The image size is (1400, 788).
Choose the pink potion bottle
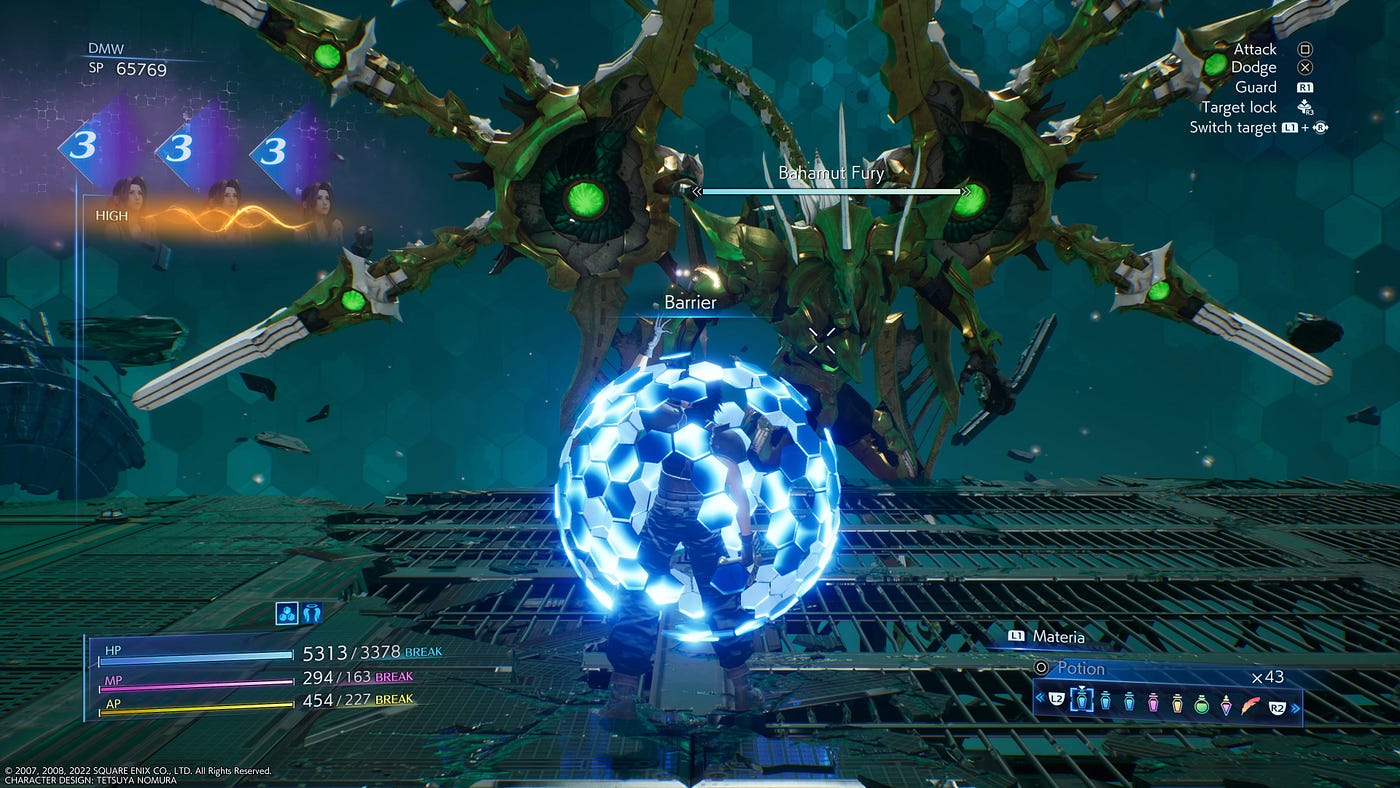pyautogui.click(x=1153, y=703)
